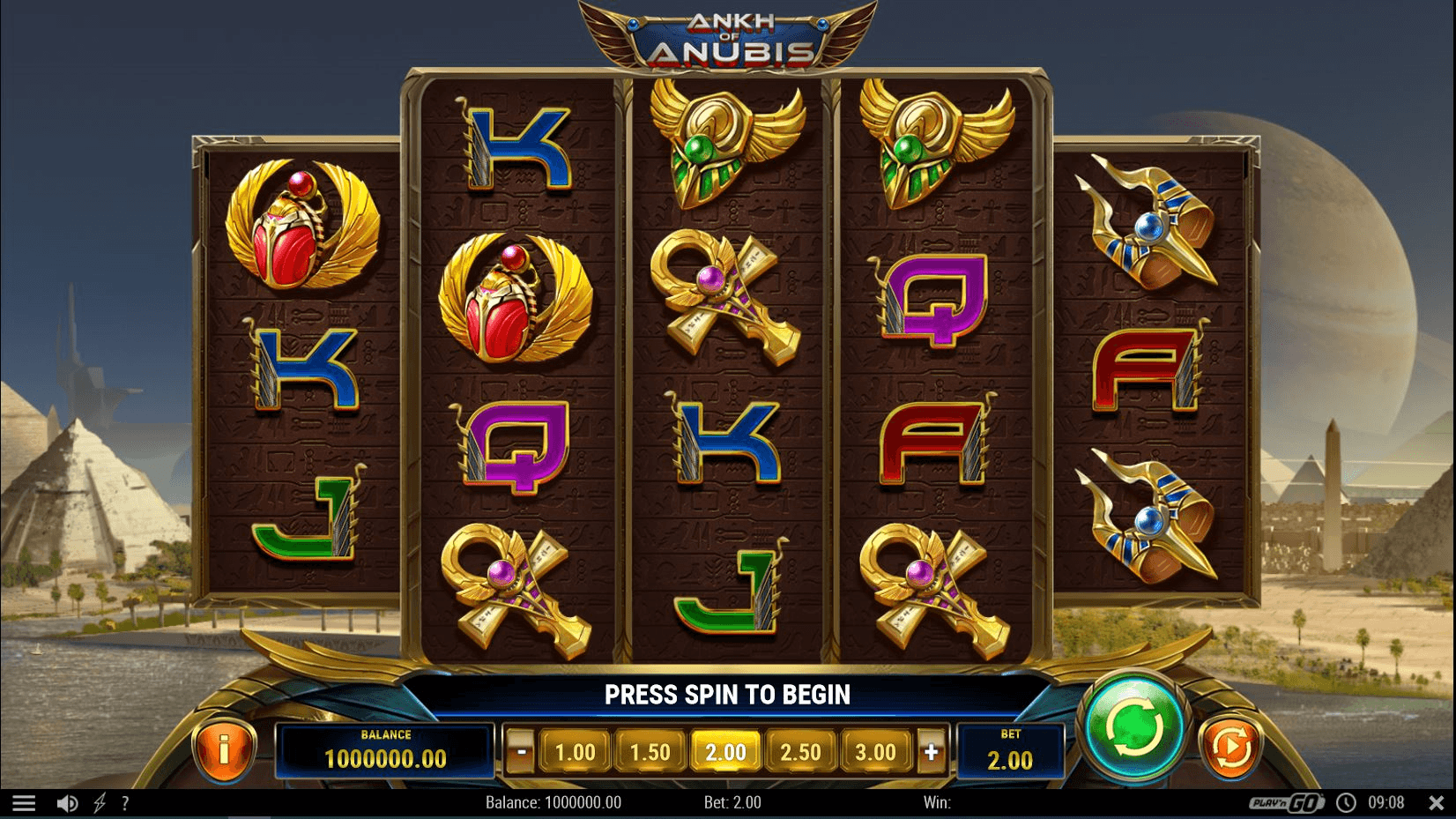This screenshot has height=819, width=1456.
Task: Increase bet with the plus stepper
Action: click(931, 751)
